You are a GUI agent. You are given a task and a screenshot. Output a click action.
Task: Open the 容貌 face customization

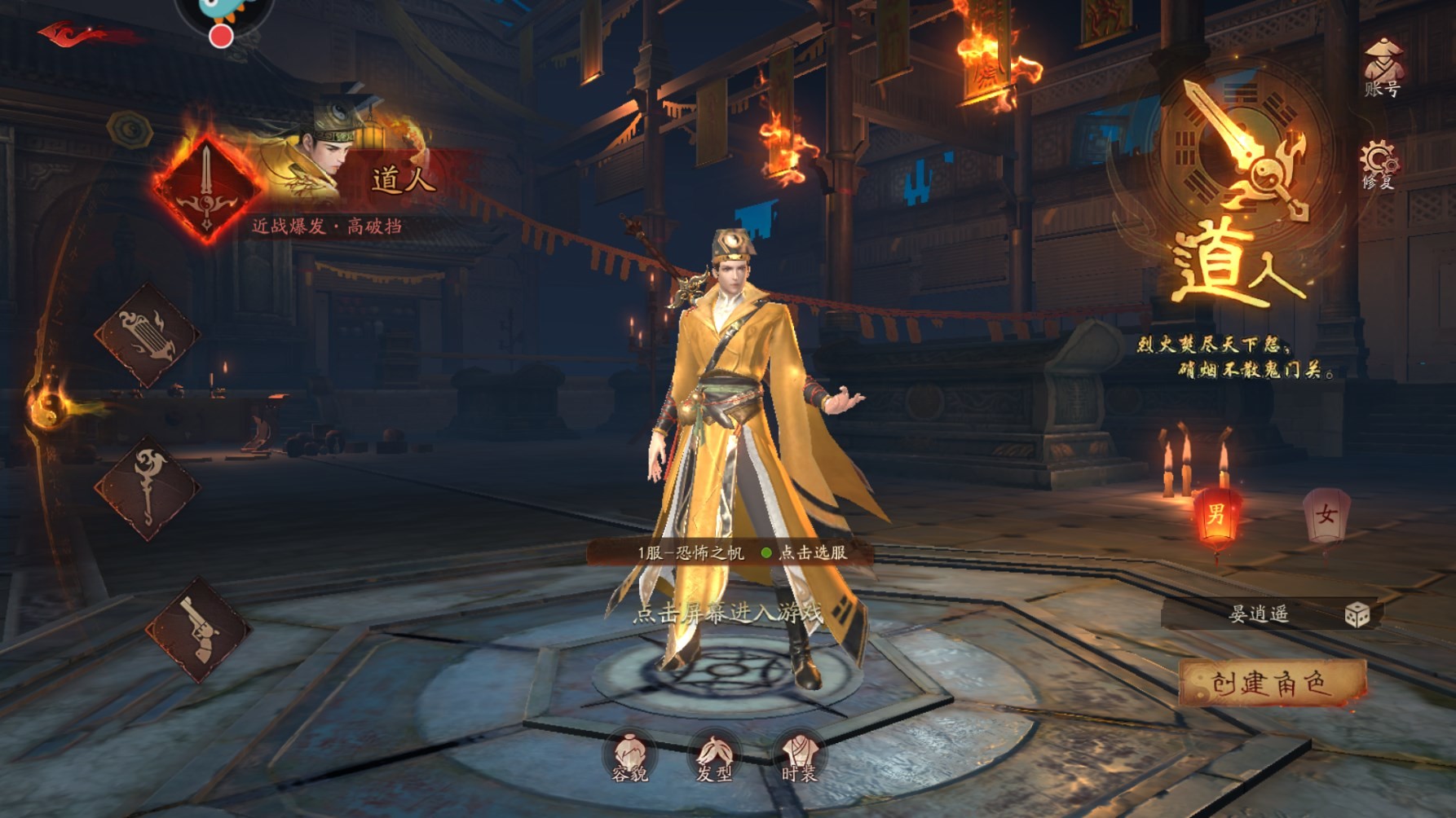629,757
